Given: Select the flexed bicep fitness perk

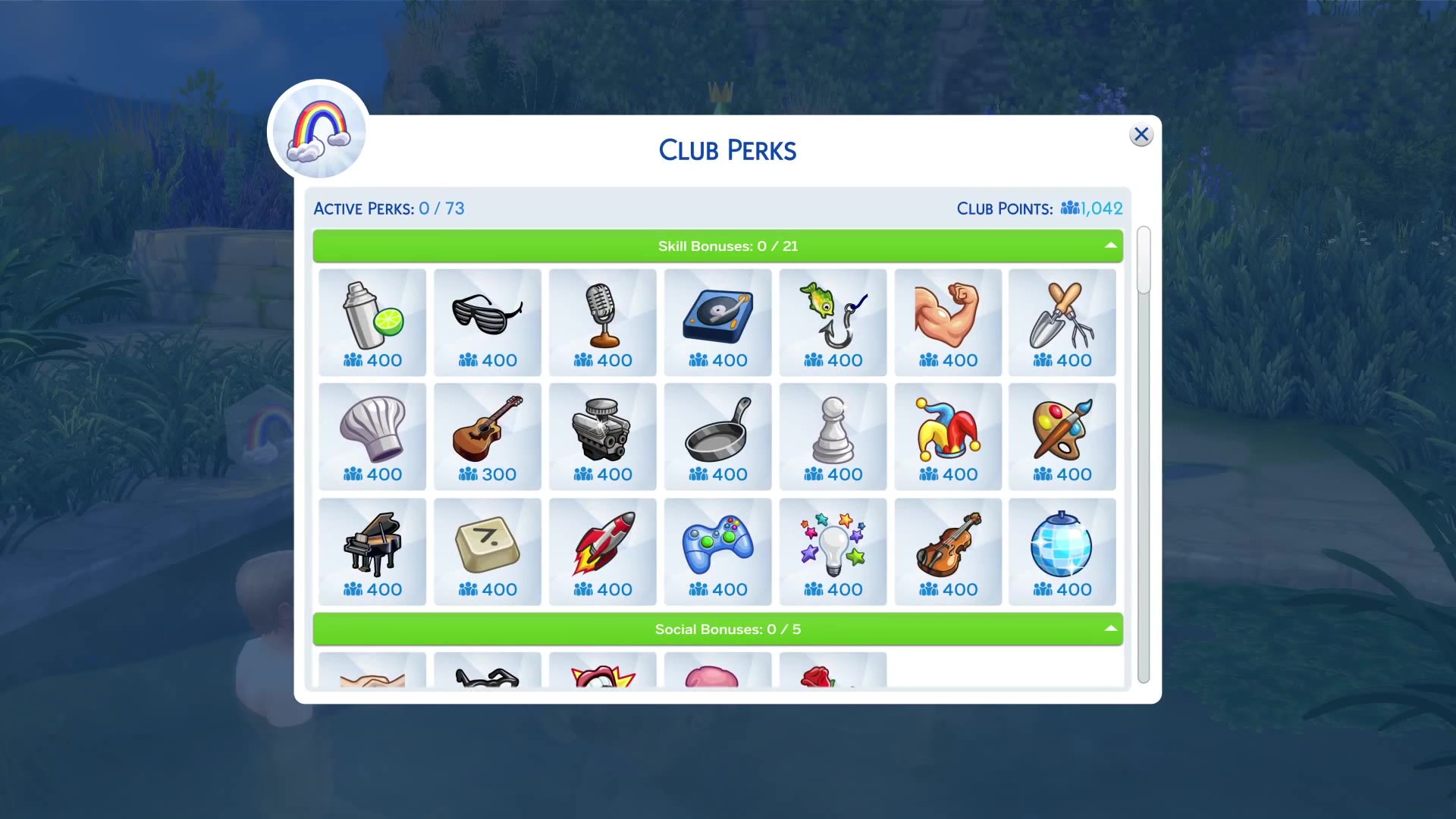Looking at the screenshot, I should (x=948, y=322).
